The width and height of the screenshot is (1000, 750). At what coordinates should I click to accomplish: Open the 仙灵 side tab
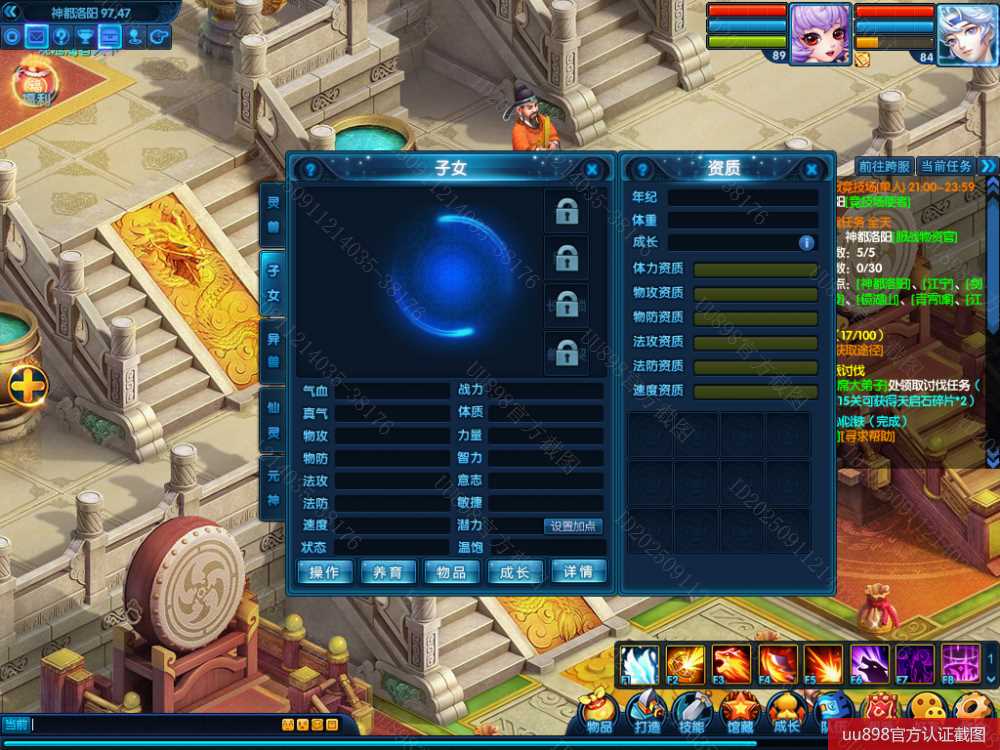point(272,420)
